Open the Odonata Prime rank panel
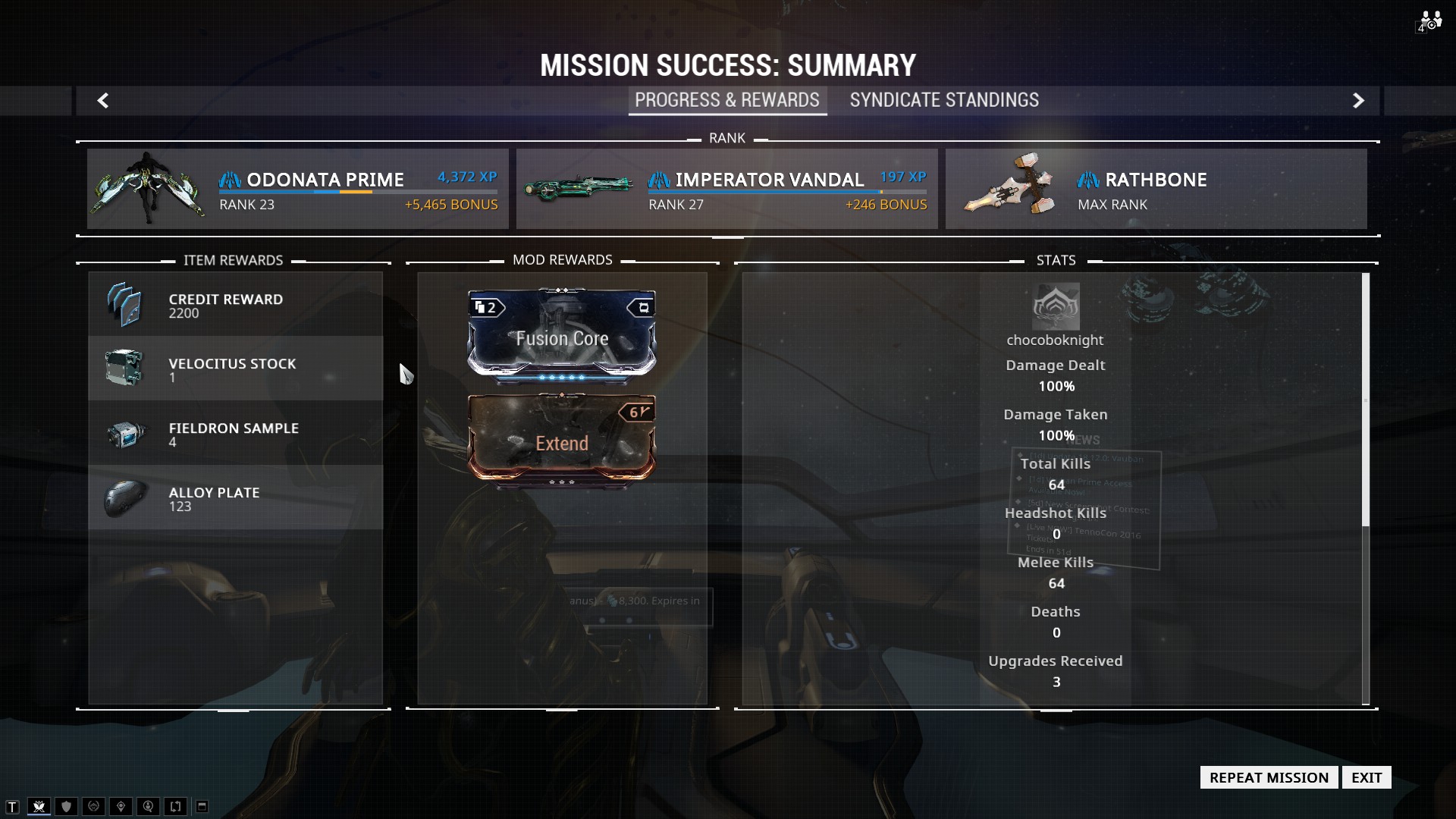Image resolution: width=1456 pixels, height=819 pixels. coord(297,189)
